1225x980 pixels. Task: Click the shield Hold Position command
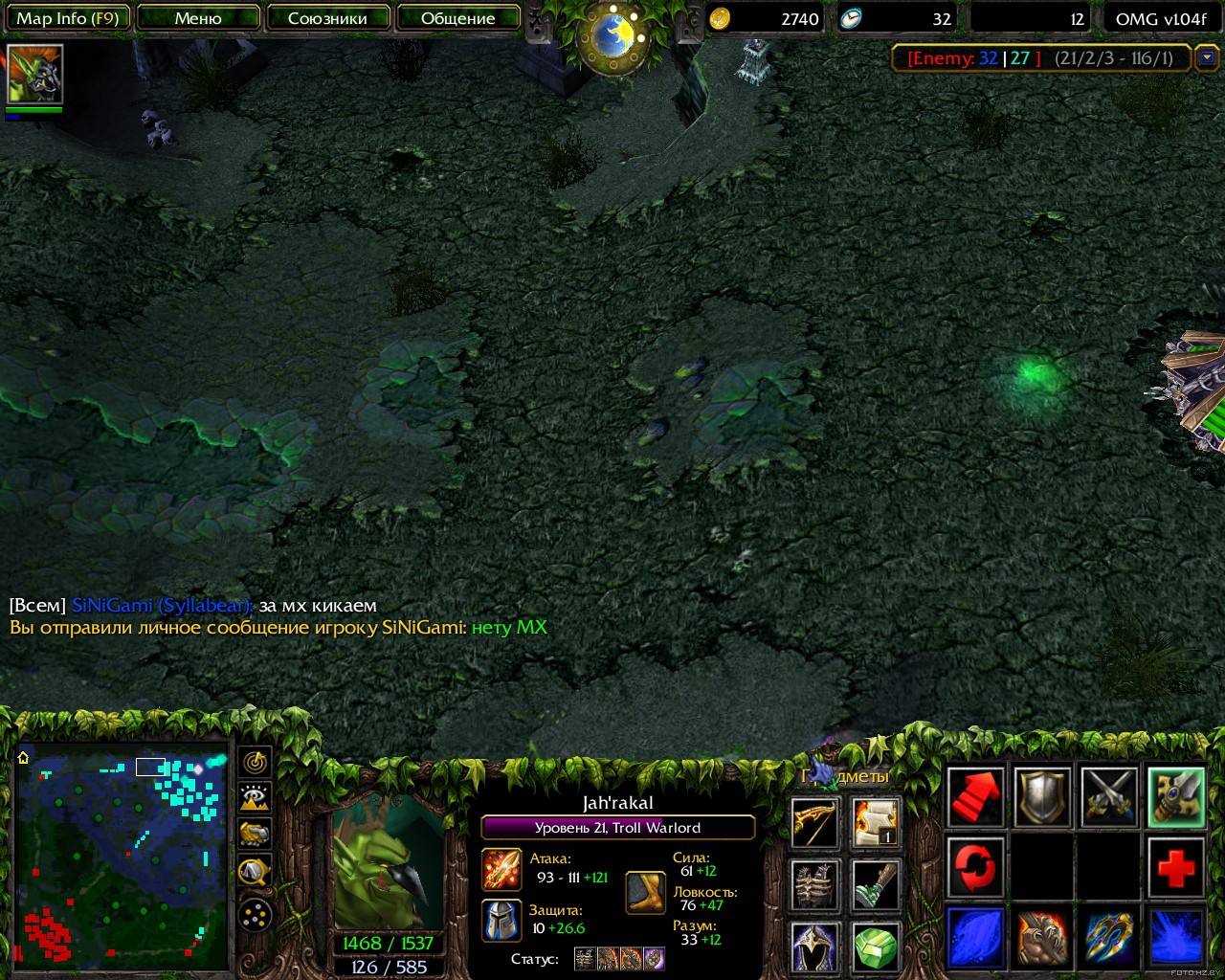coord(1042,796)
